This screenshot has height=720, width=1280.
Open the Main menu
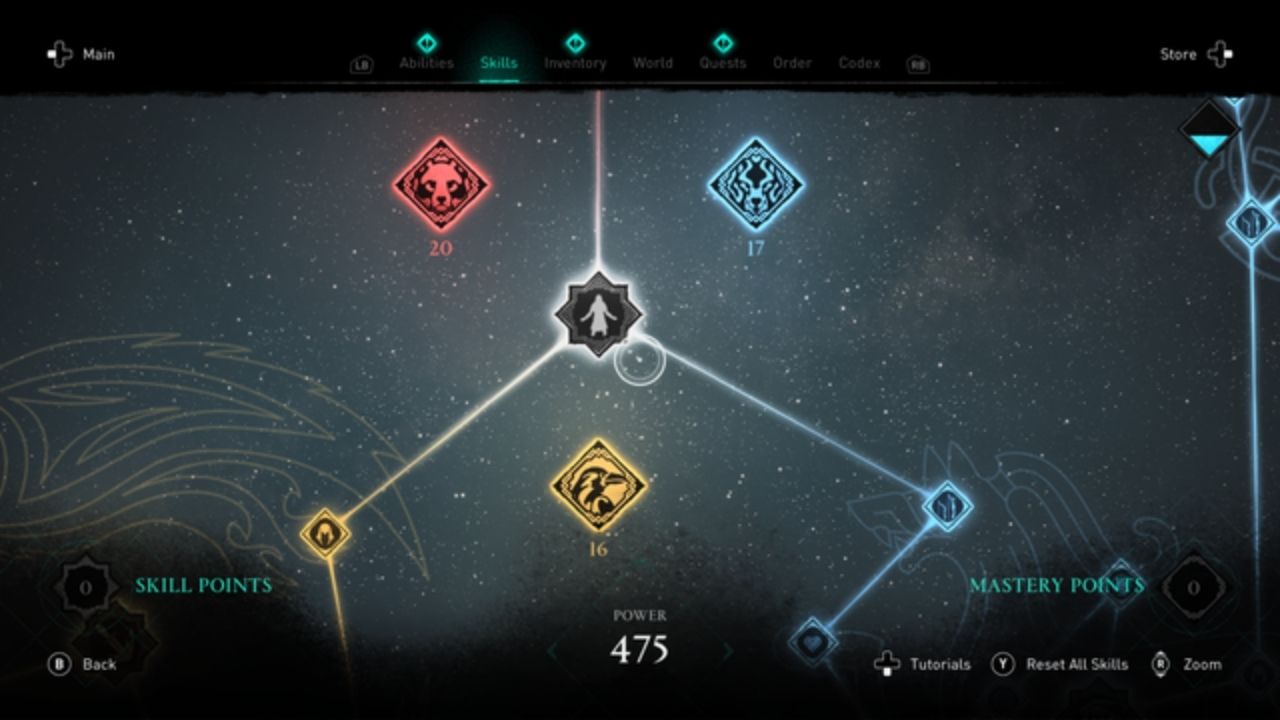82,54
